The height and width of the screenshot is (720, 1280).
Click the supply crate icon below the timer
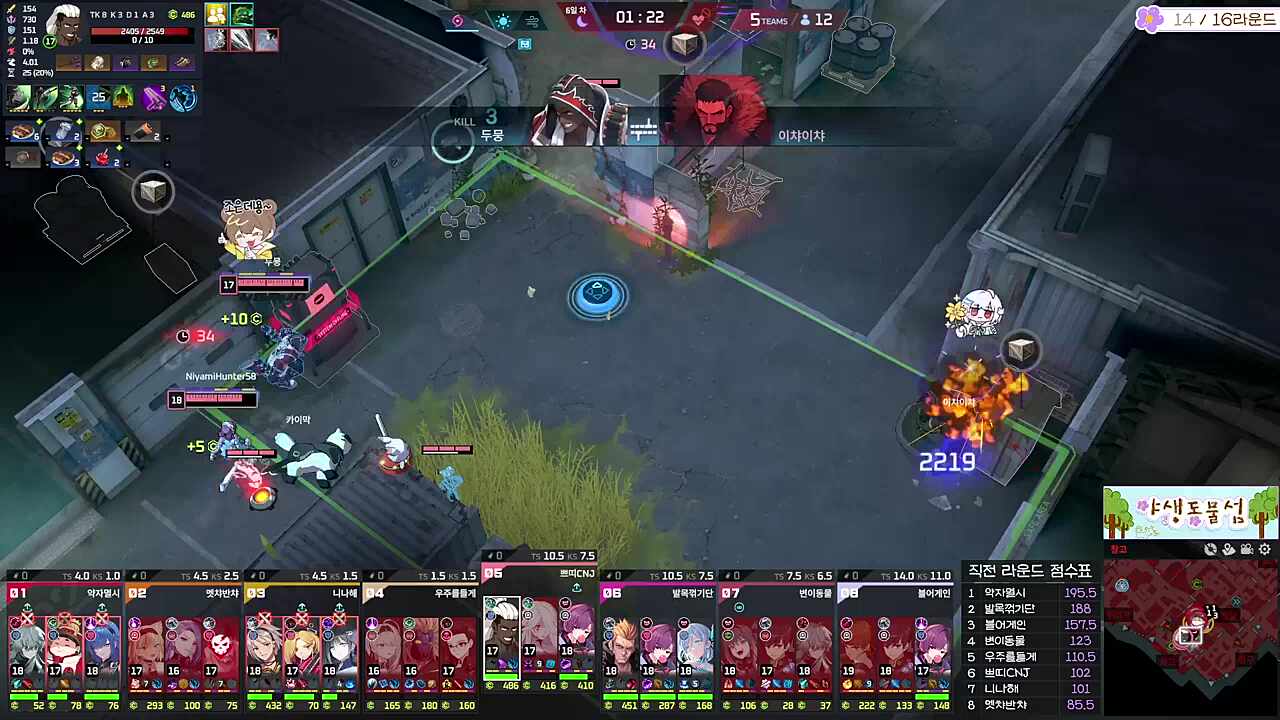(684, 44)
